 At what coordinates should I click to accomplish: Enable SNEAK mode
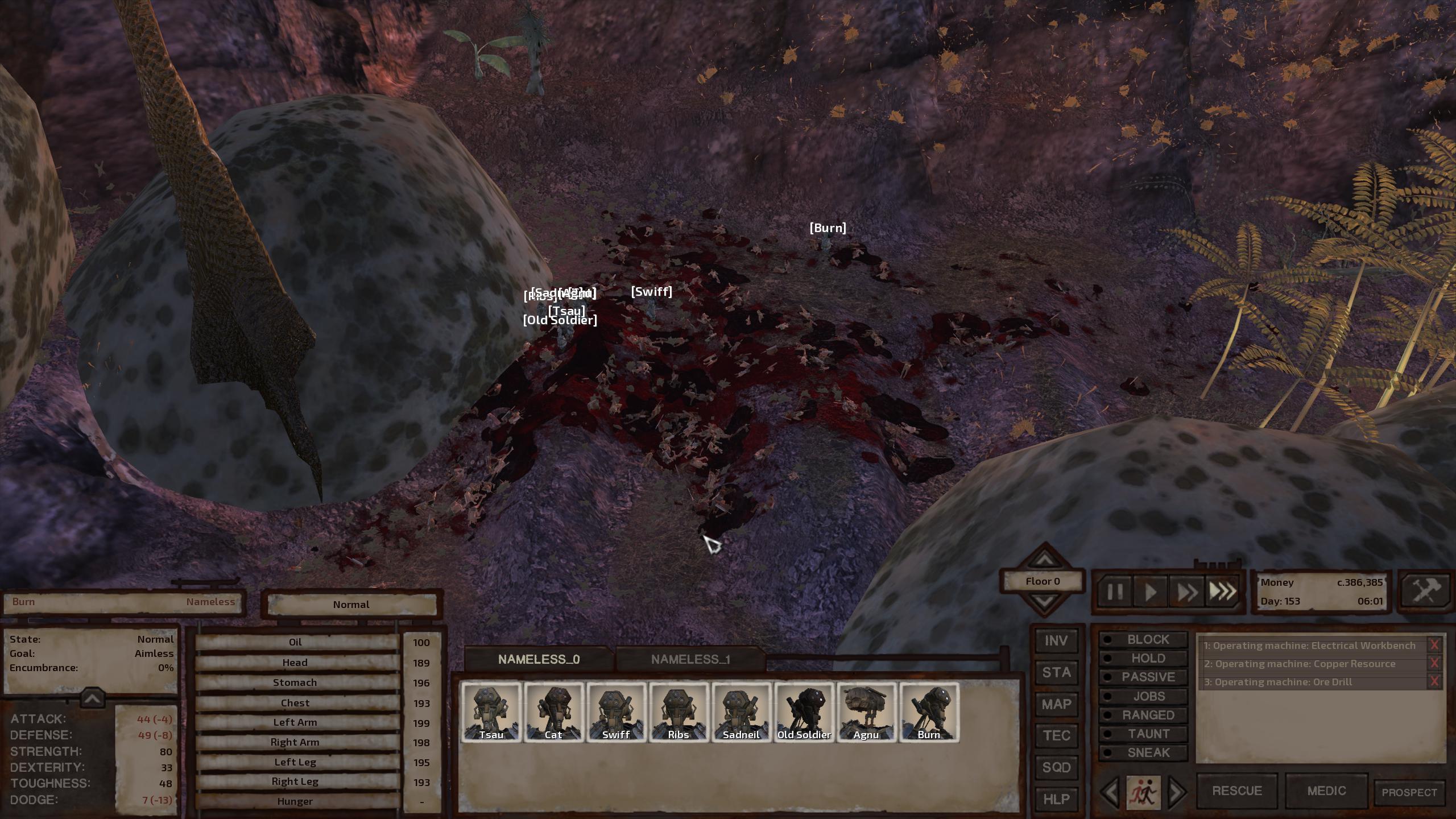coord(1143,752)
